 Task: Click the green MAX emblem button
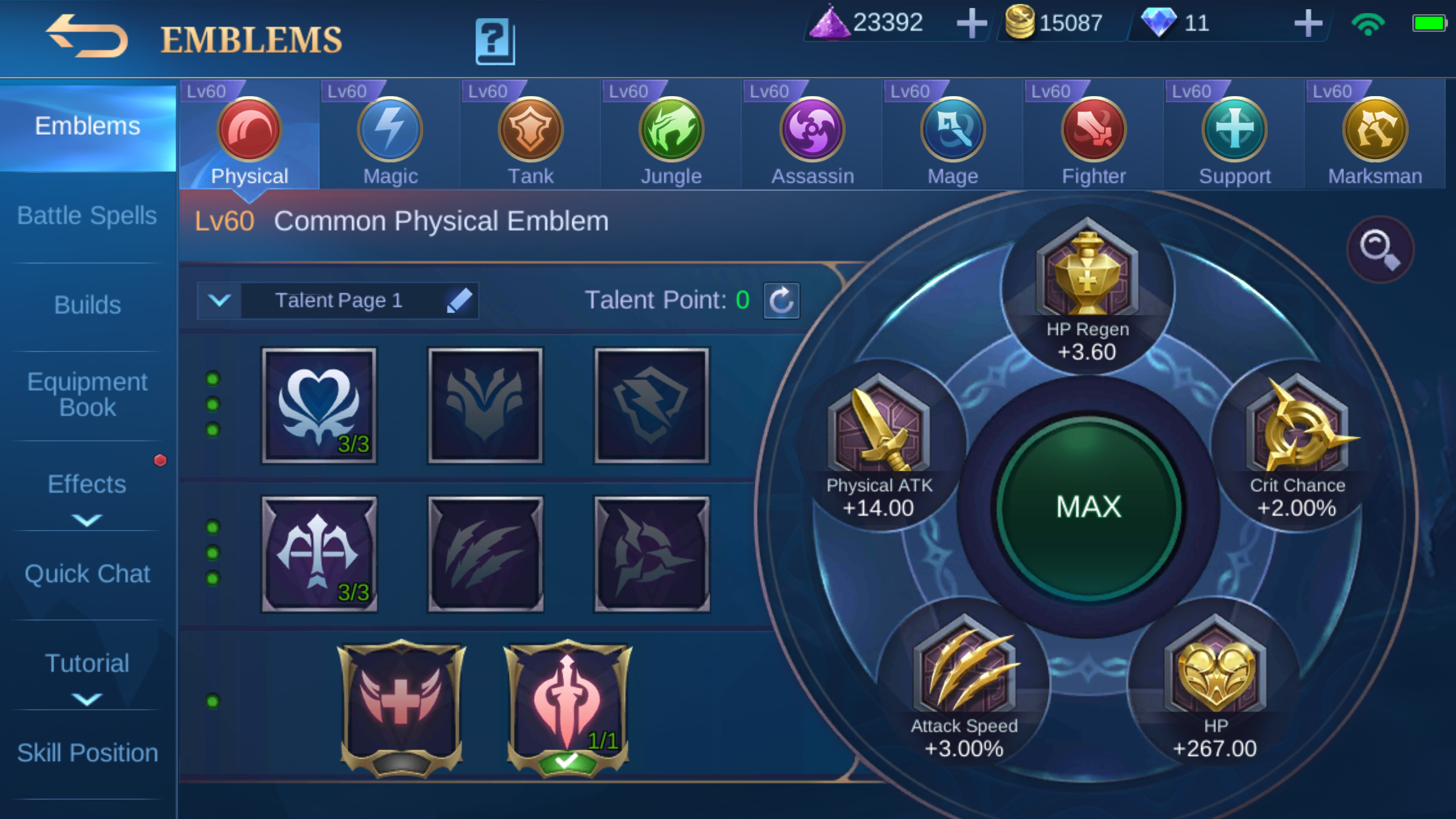(1088, 507)
